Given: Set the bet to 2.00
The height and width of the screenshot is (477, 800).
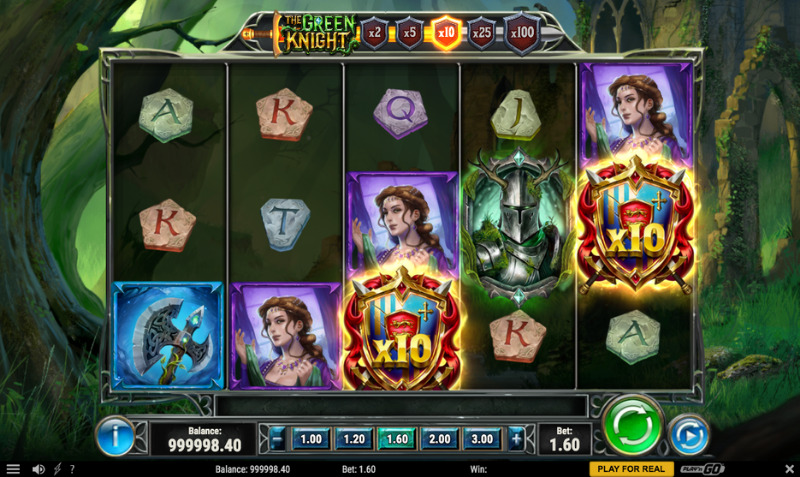Looking at the screenshot, I should coord(440,438).
